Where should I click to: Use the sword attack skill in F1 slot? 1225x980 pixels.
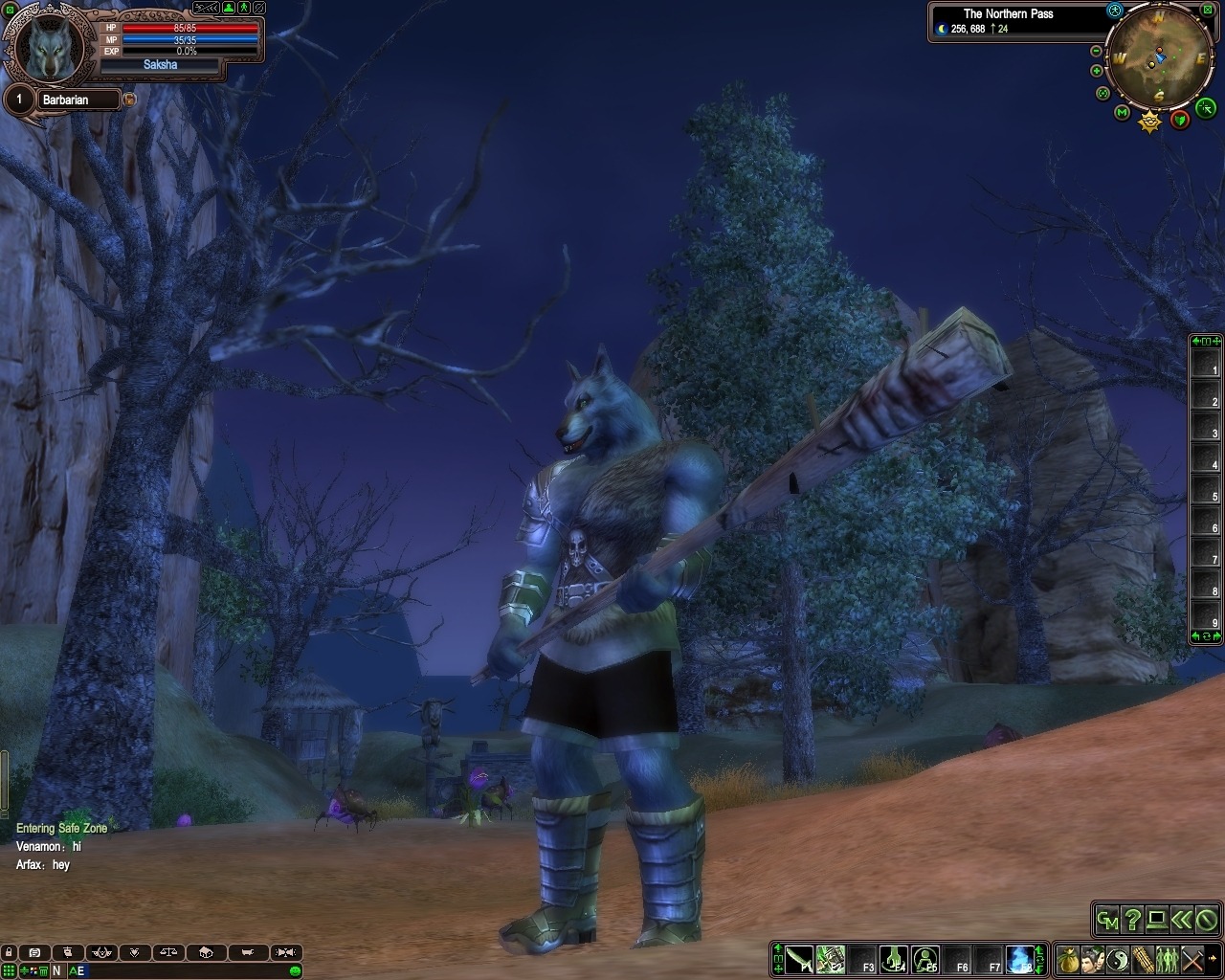pyautogui.click(x=800, y=958)
